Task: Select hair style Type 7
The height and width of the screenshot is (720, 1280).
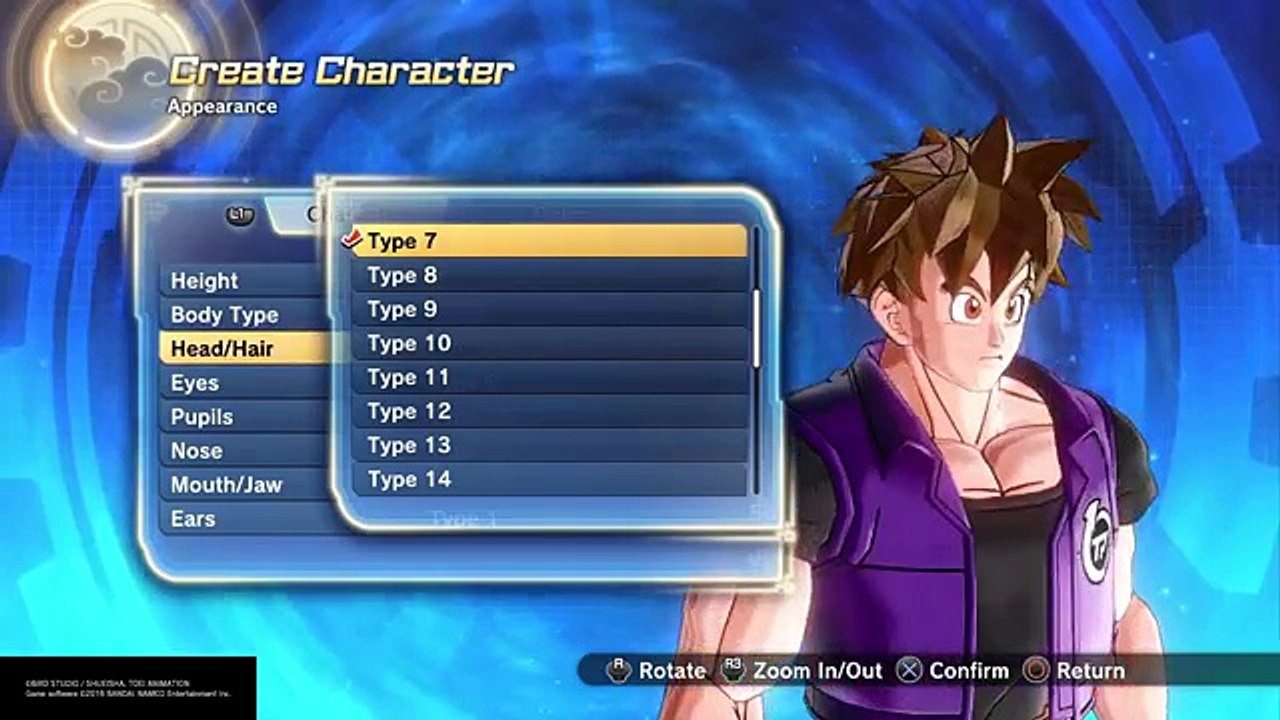Action: [x=548, y=241]
